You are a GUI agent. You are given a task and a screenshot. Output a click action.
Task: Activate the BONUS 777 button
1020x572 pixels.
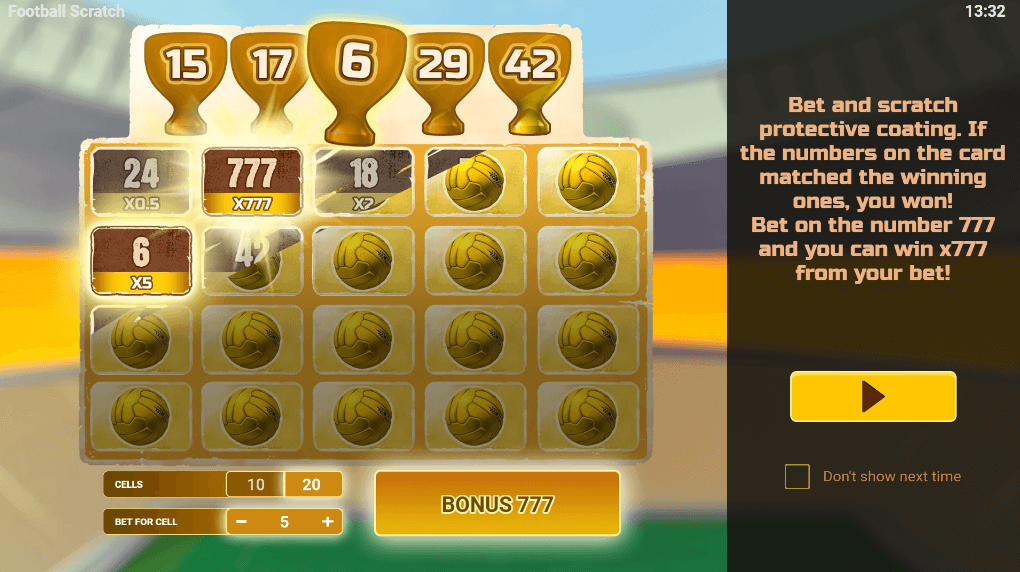pyautogui.click(x=497, y=504)
